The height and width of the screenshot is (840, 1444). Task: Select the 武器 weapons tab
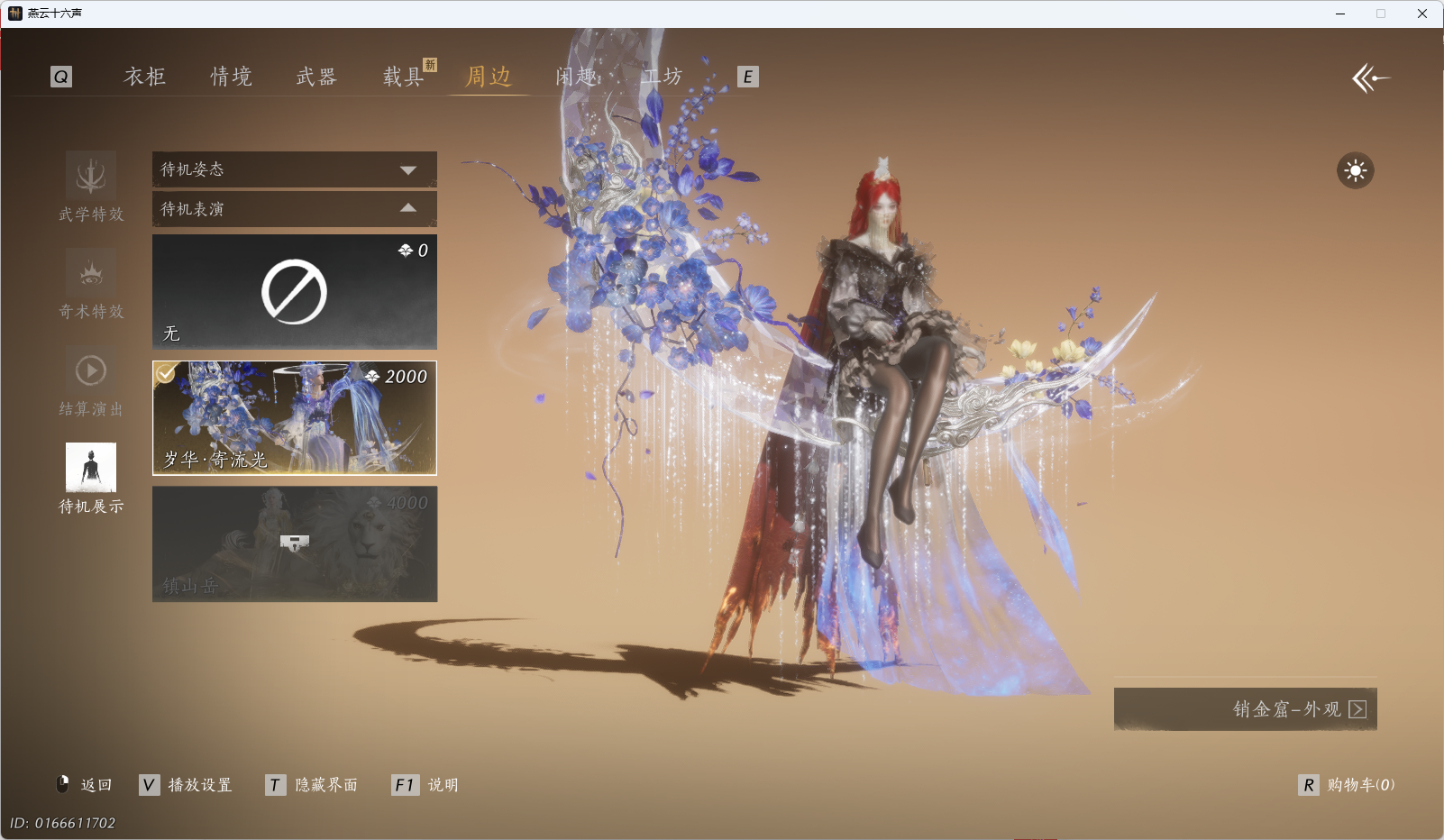(x=316, y=77)
